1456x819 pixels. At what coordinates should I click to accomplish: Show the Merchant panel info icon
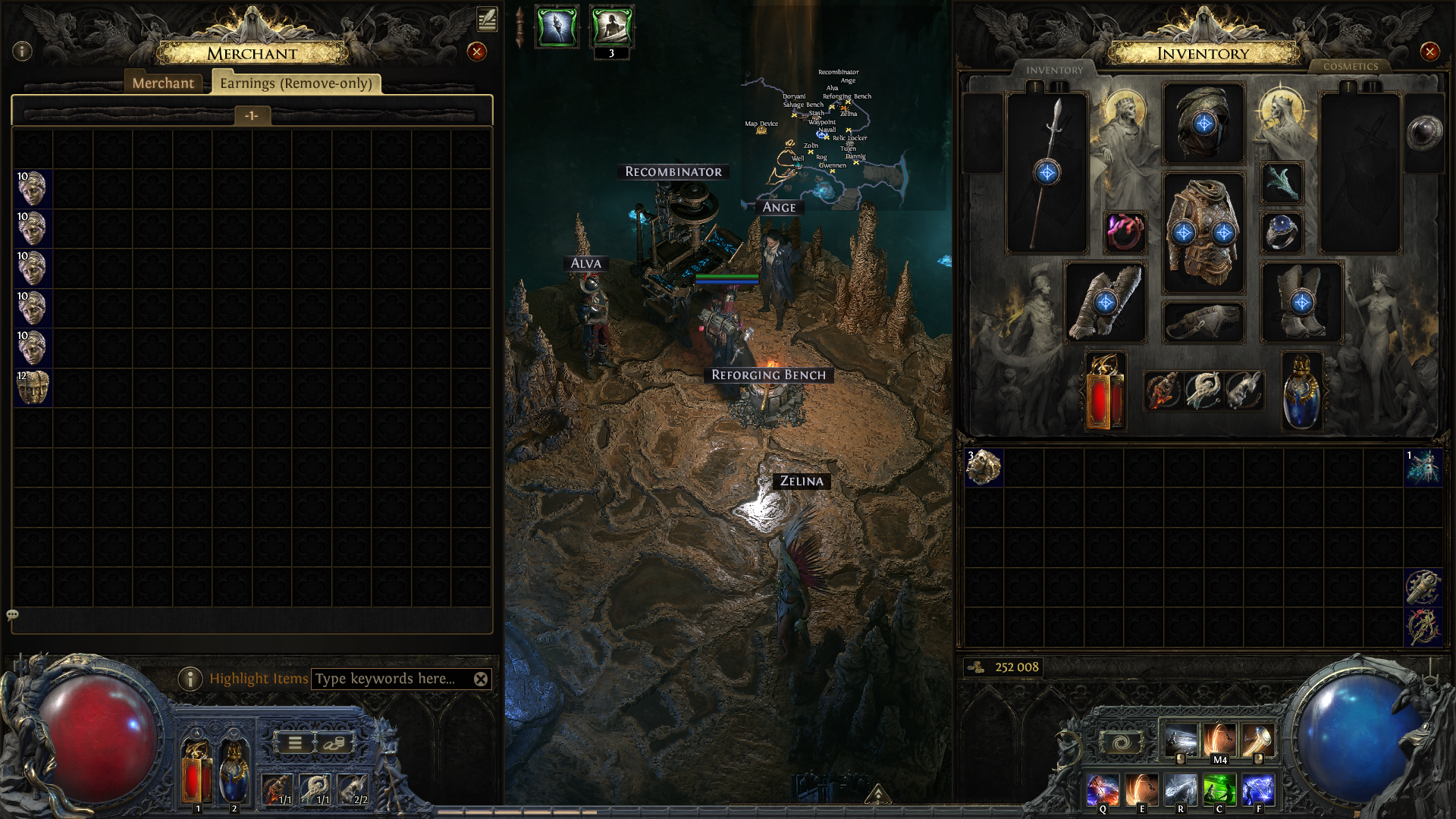click(x=22, y=51)
